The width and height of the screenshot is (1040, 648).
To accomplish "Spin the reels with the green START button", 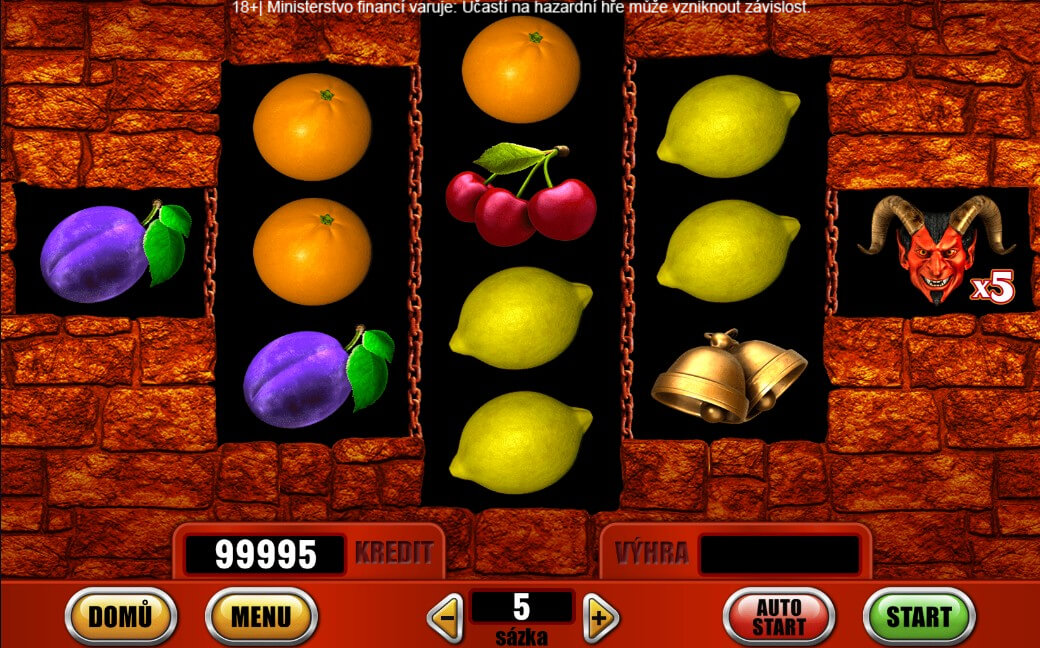I will click(918, 616).
